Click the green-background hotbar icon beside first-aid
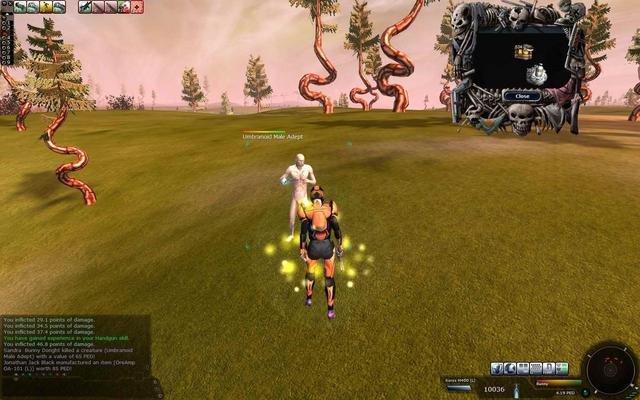Screen dimensions: 640x400 (x=124, y=7)
